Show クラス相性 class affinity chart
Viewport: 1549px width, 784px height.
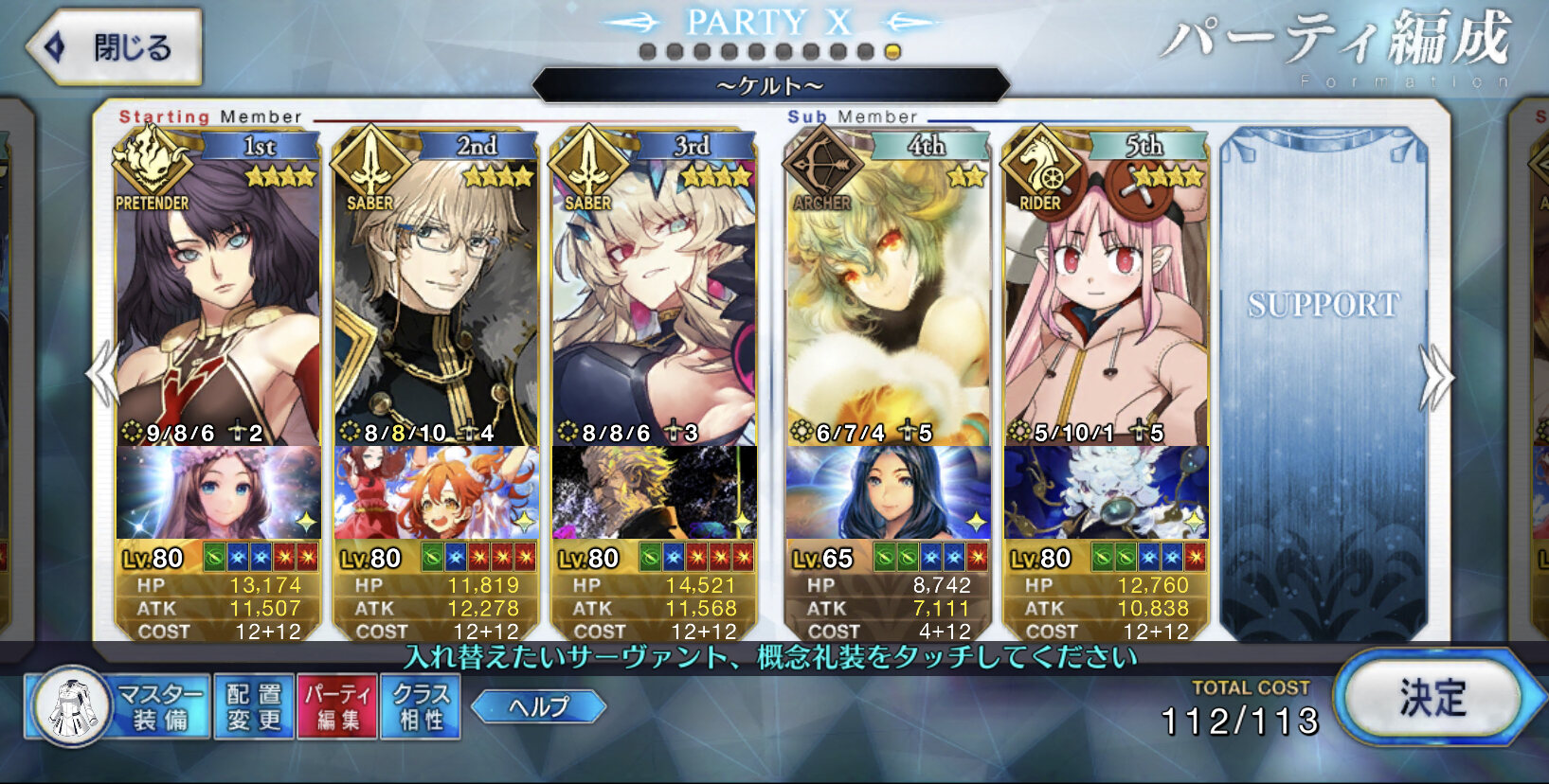pyautogui.click(x=420, y=706)
